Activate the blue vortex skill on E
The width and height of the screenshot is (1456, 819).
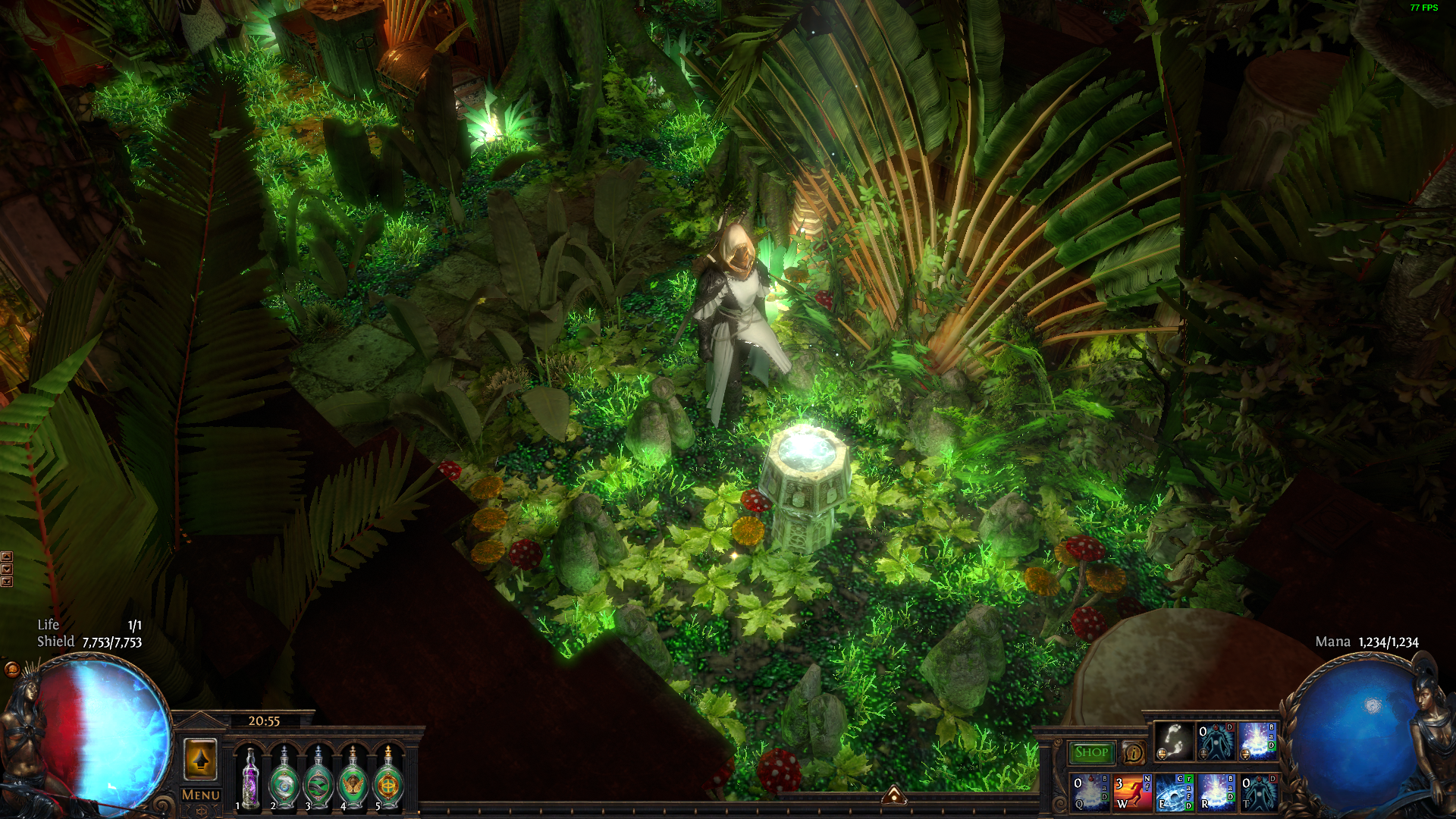[1173, 792]
